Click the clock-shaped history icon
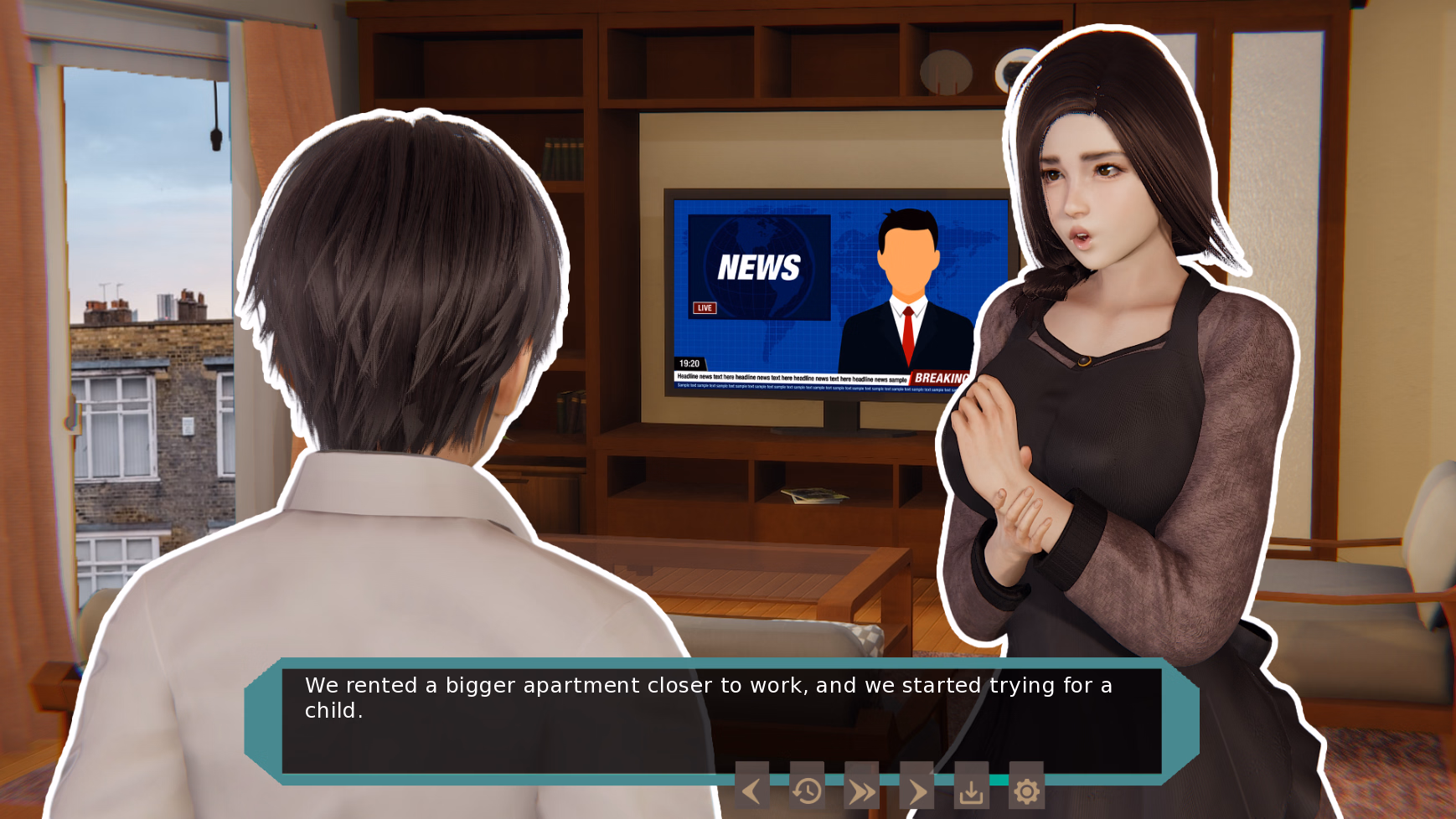 807,791
